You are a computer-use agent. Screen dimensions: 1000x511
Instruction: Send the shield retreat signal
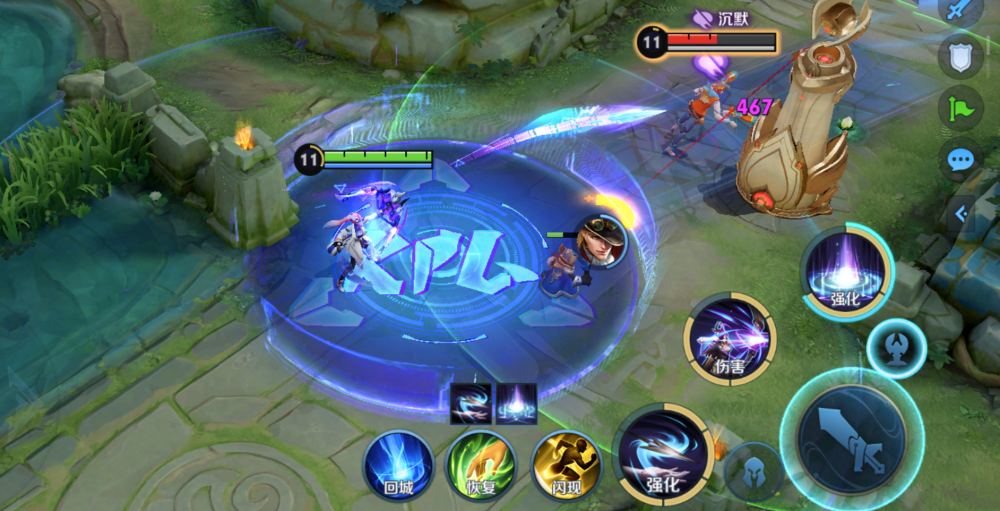coord(960,57)
